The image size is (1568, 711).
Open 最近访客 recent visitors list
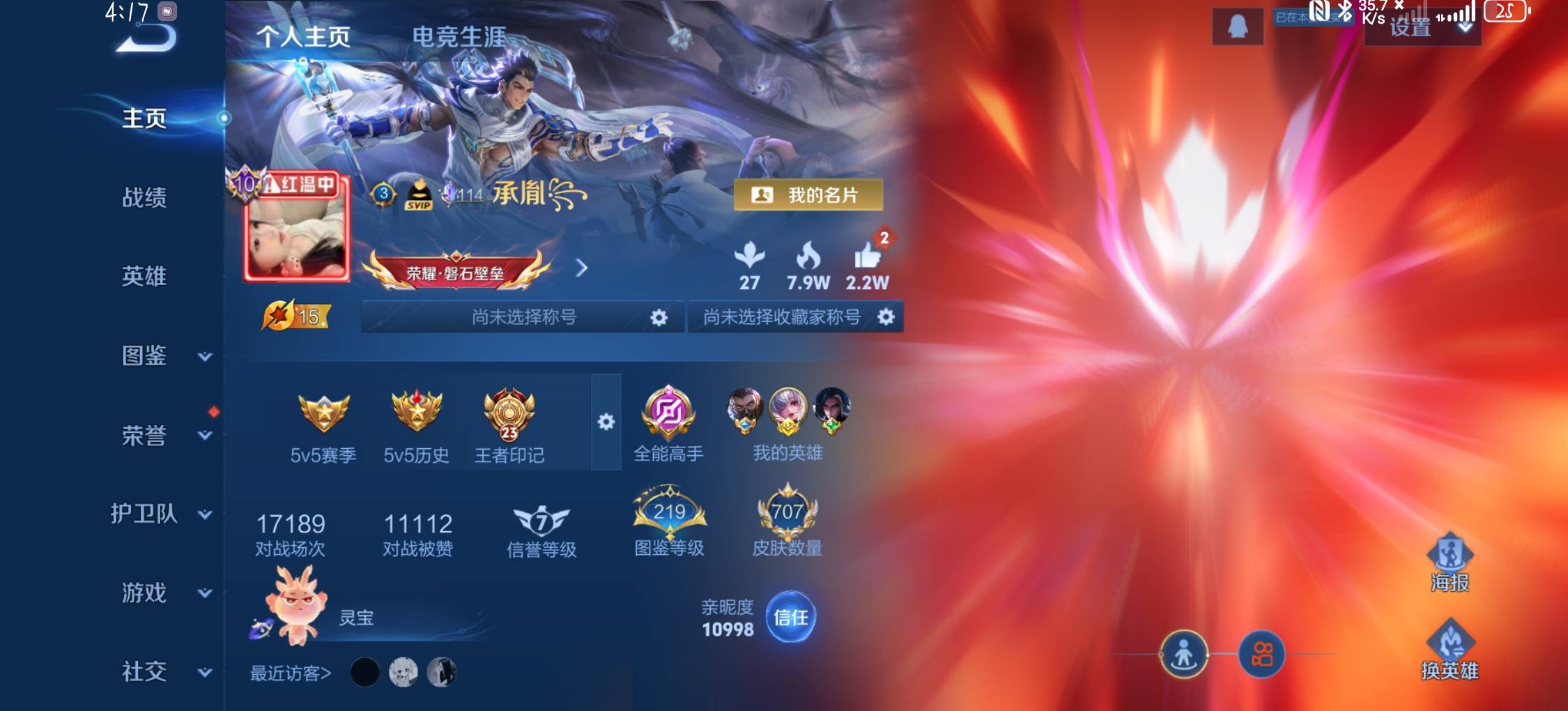(290, 673)
